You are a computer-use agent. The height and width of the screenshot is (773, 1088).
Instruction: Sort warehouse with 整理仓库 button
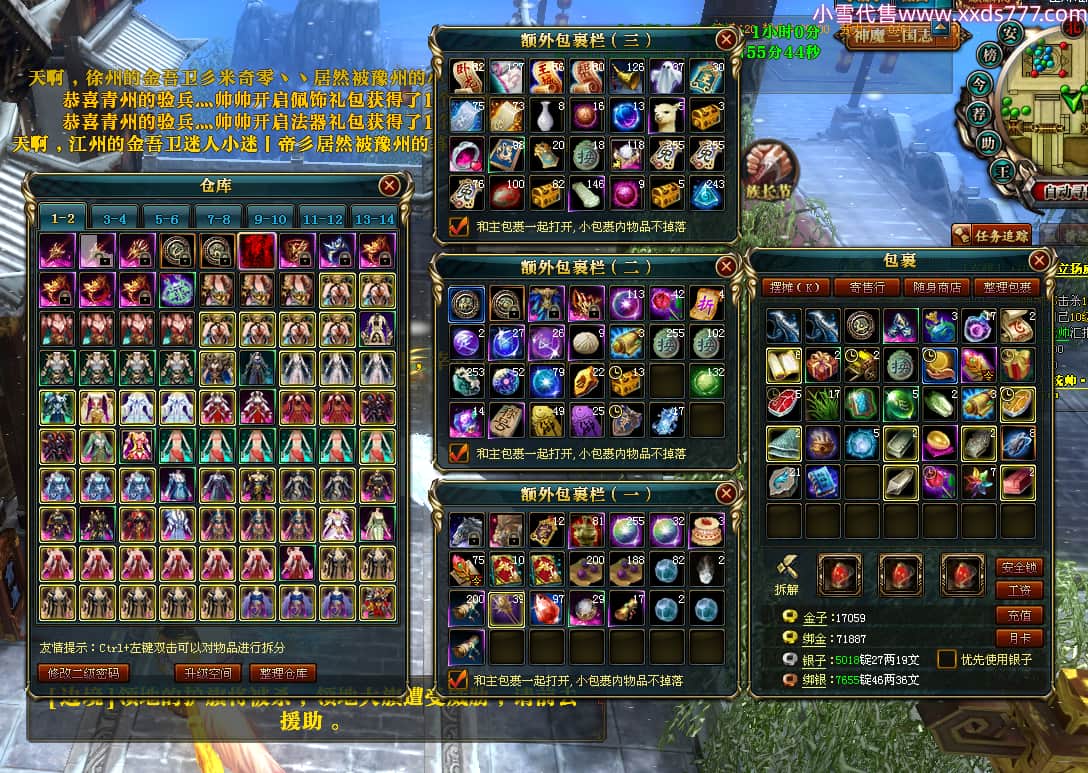[283, 673]
